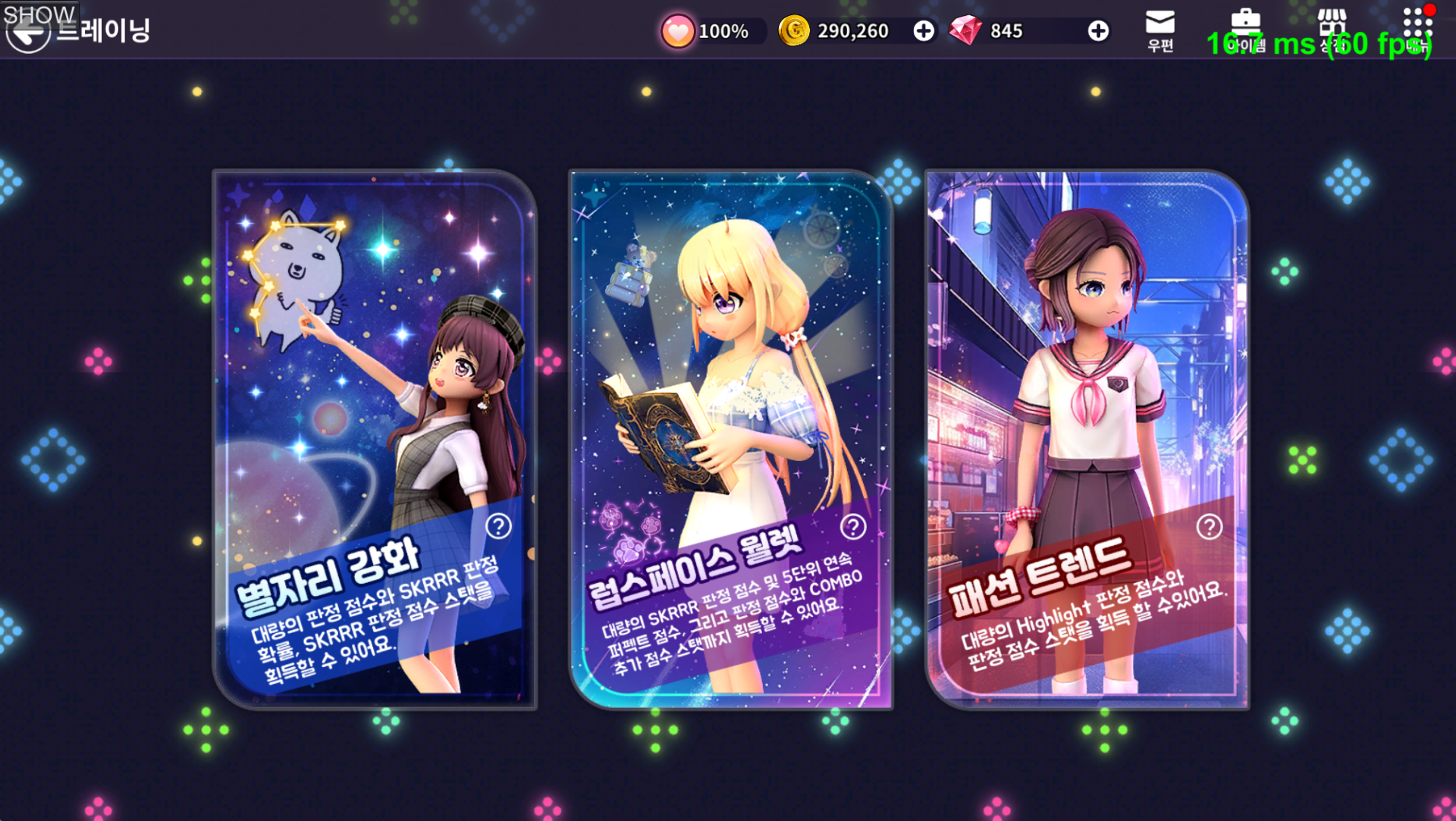Image resolution: width=1456 pixels, height=821 pixels.
Task: Open the 아이템 briefcase inventory
Action: coord(1245,30)
